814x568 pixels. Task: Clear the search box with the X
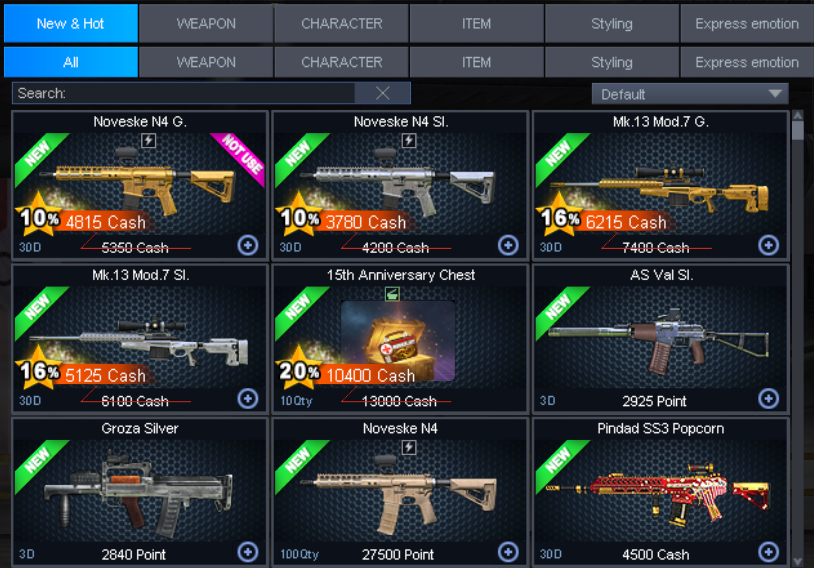(x=382, y=93)
